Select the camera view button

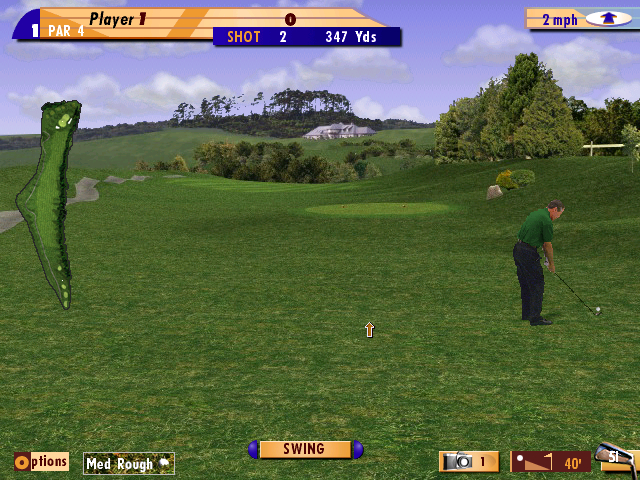point(469,461)
